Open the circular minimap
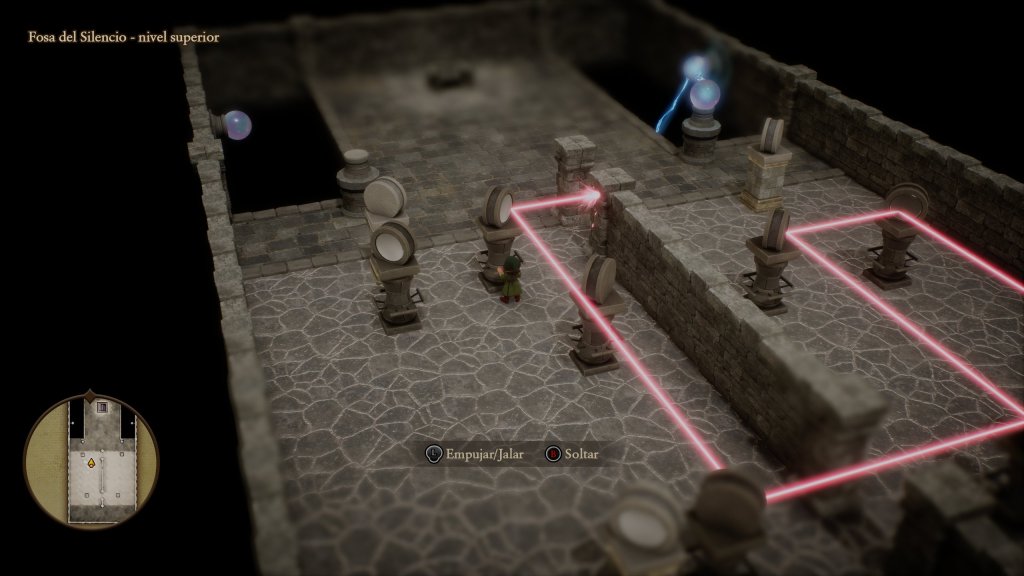Image resolution: width=1024 pixels, height=576 pixels. coord(91,459)
